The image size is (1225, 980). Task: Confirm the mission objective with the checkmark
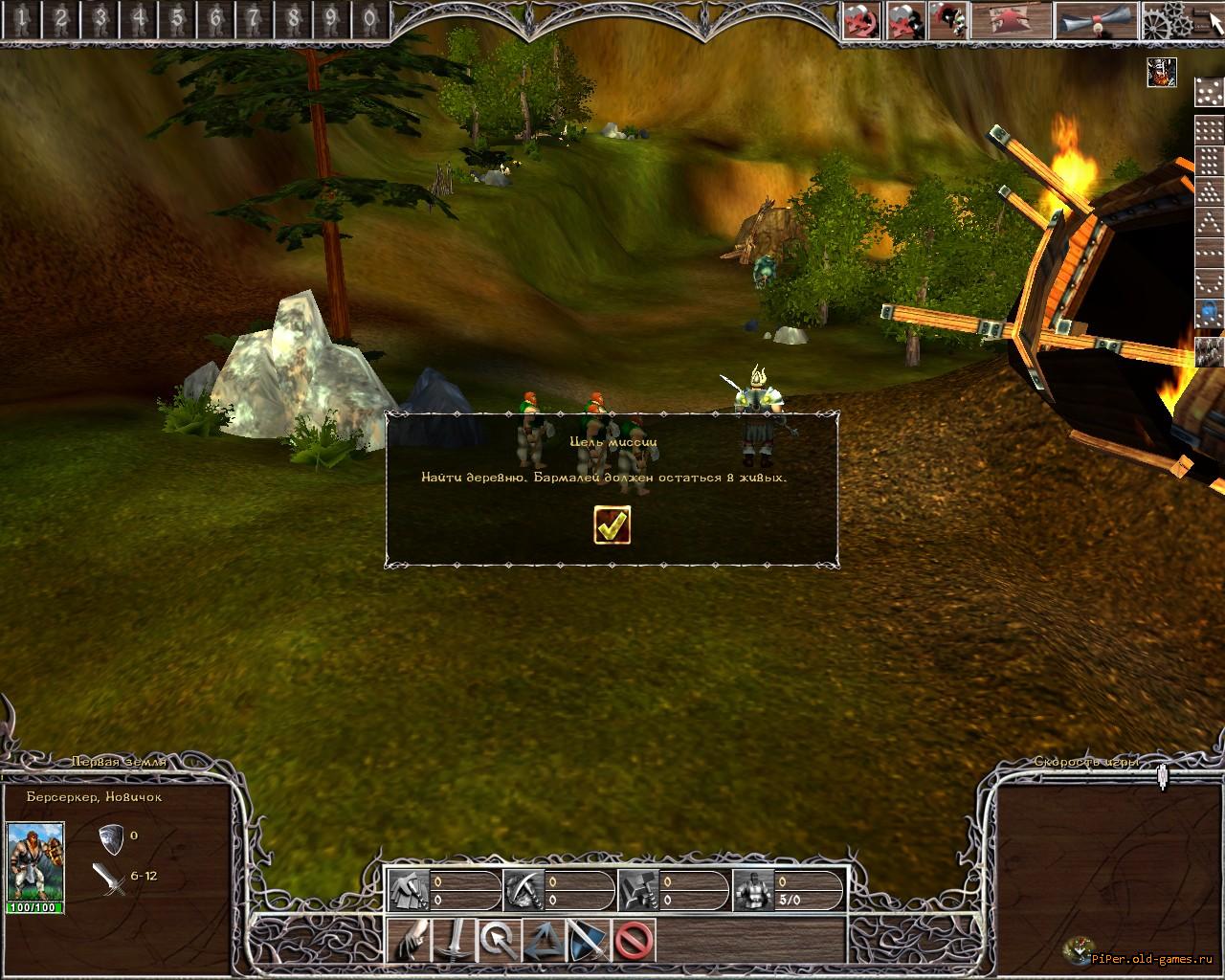(612, 524)
